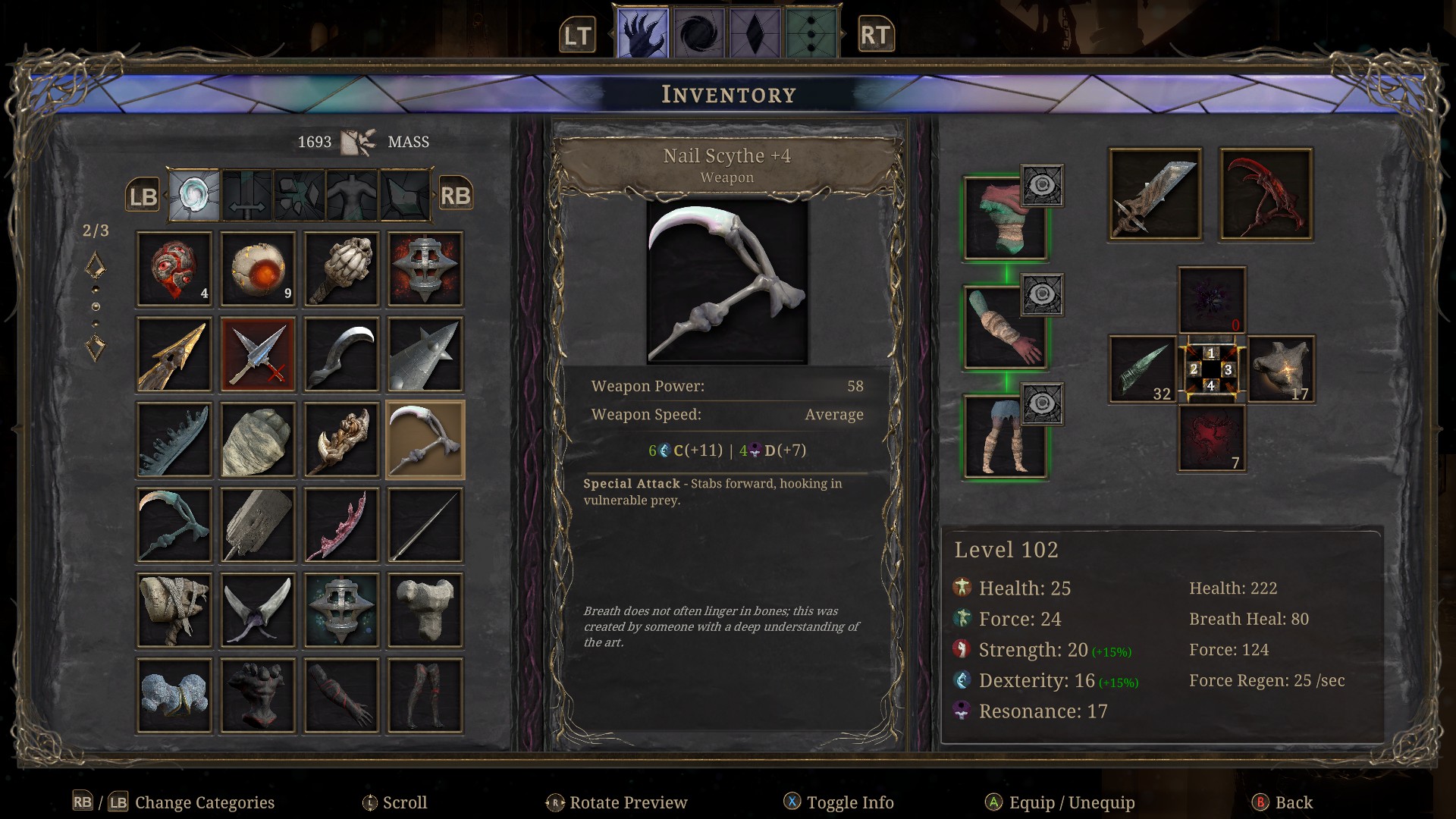Open the three-dots menu tab
This screenshot has height=819, width=1456.
811,34
